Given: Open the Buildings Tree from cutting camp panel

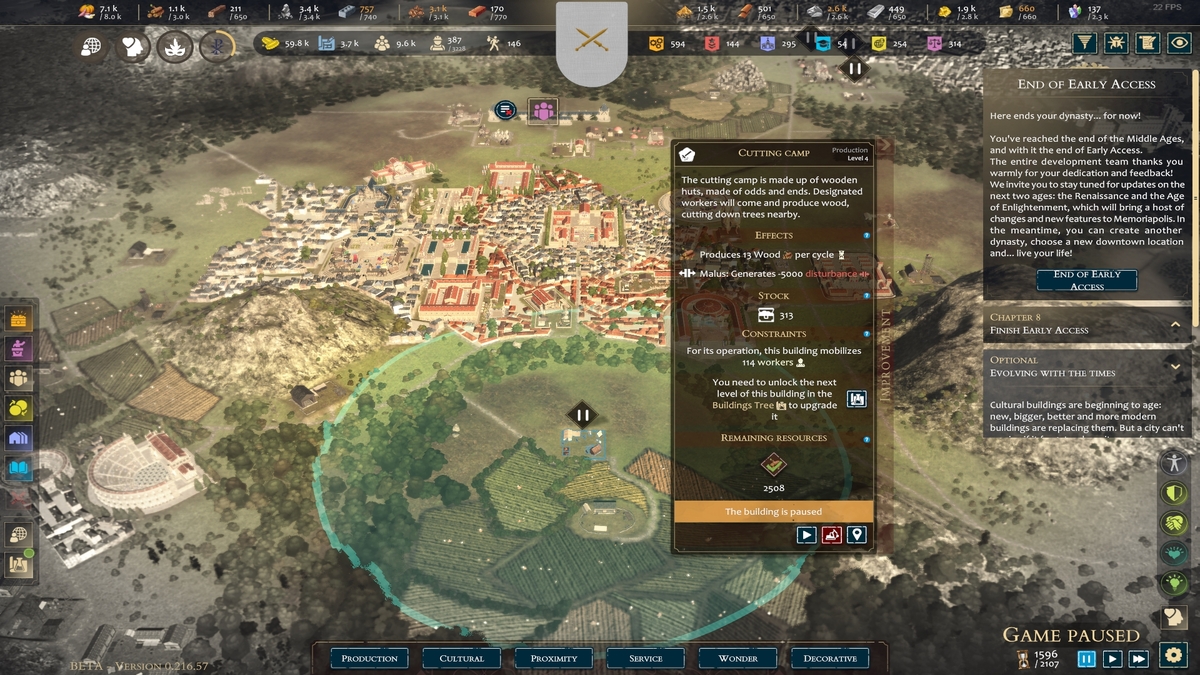Looking at the screenshot, I should click(856, 399).
